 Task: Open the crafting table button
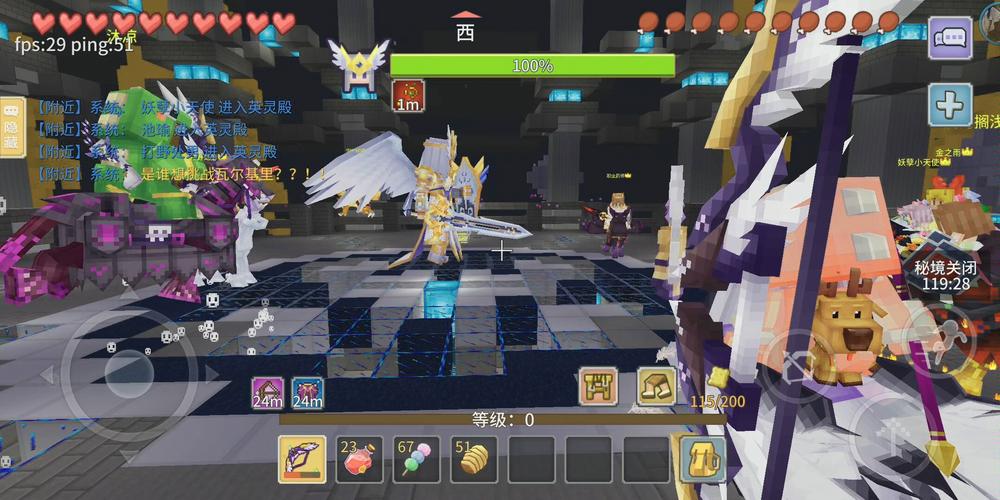[599, 386]
